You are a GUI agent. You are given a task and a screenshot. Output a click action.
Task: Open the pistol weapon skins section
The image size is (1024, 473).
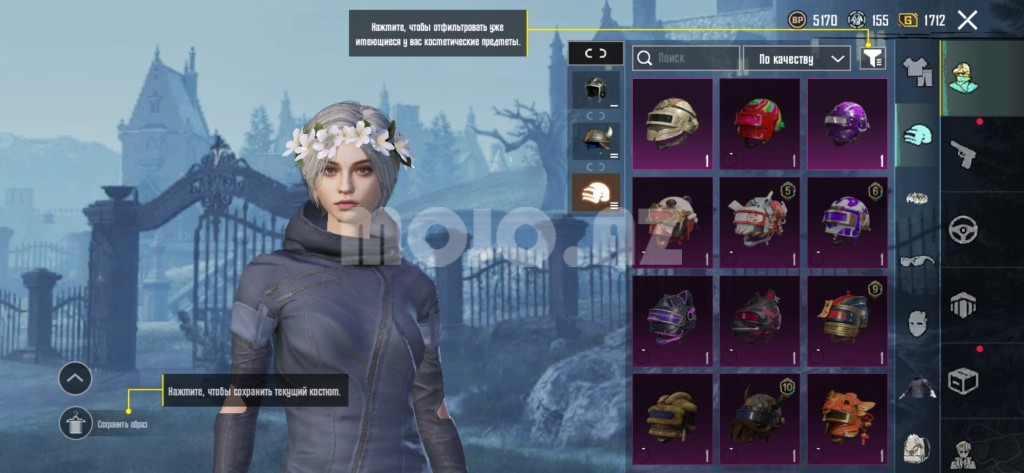963,152
